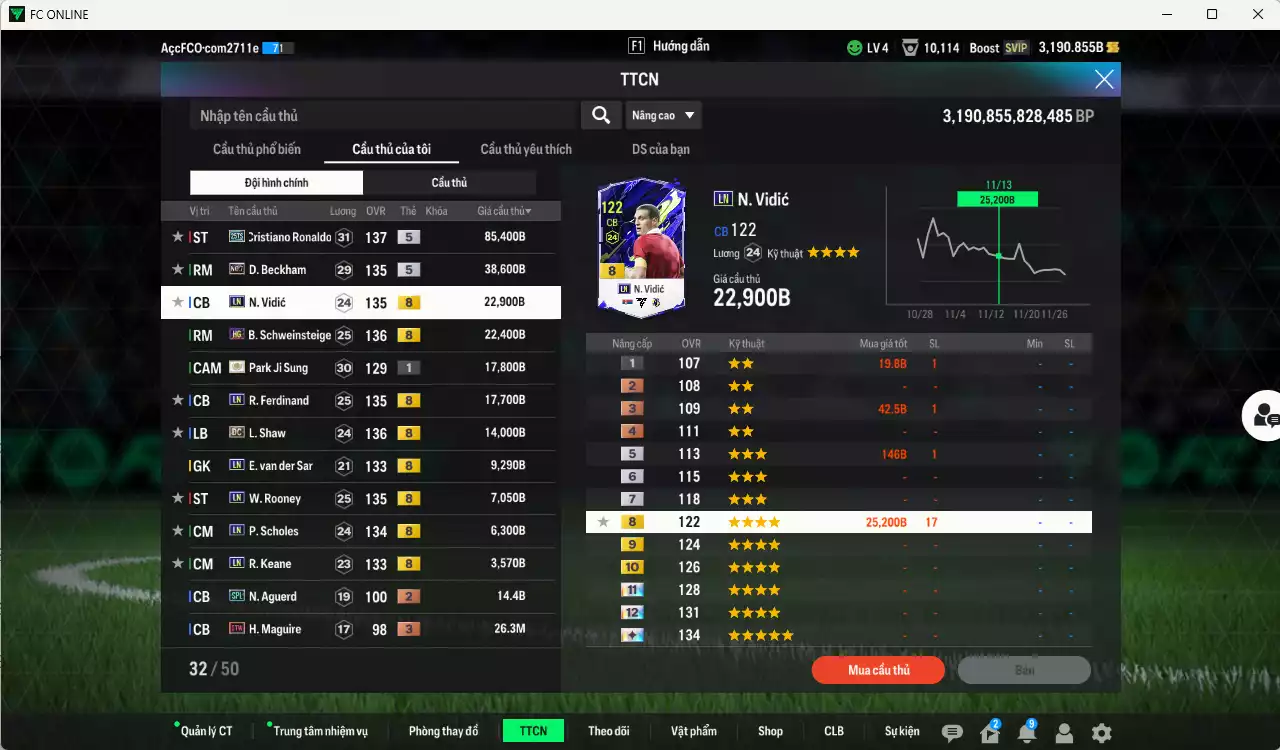Open the profile person icon
This screenshot has height=750, width=1280.
coord(1064,732)
